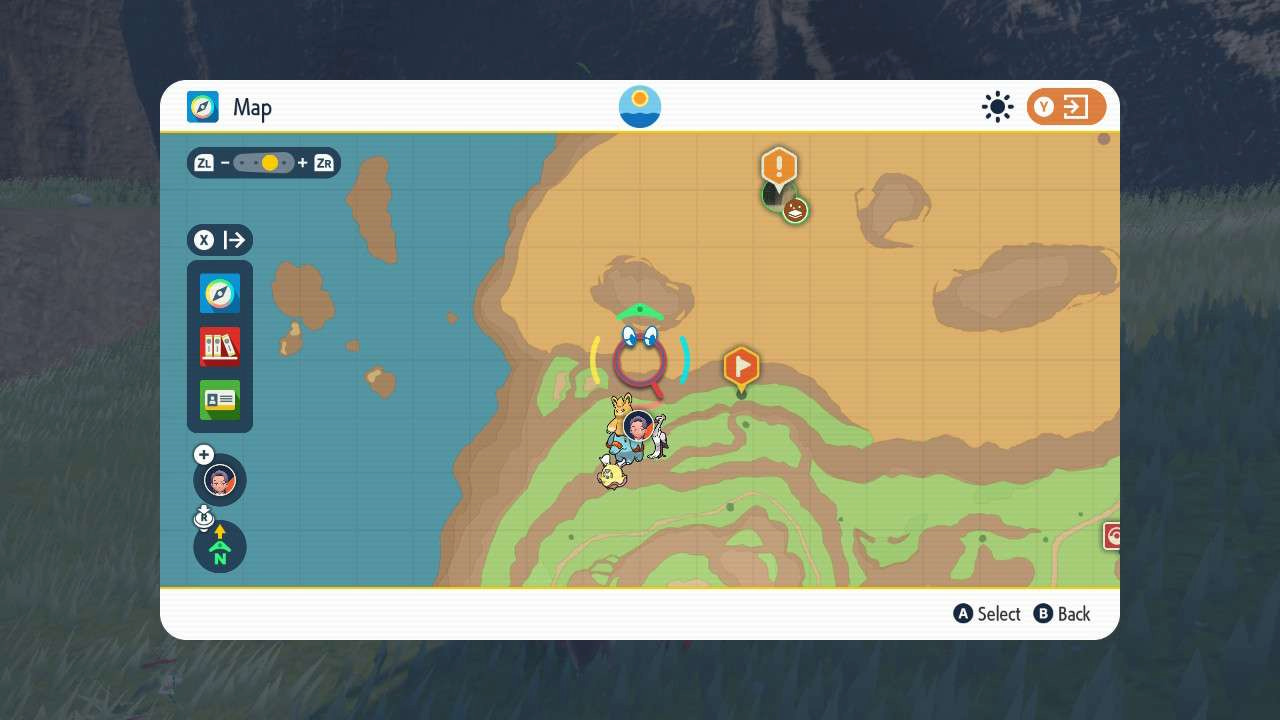Click the weather status circle at top center
This screenshot has width=1280, height=720.
639,106
